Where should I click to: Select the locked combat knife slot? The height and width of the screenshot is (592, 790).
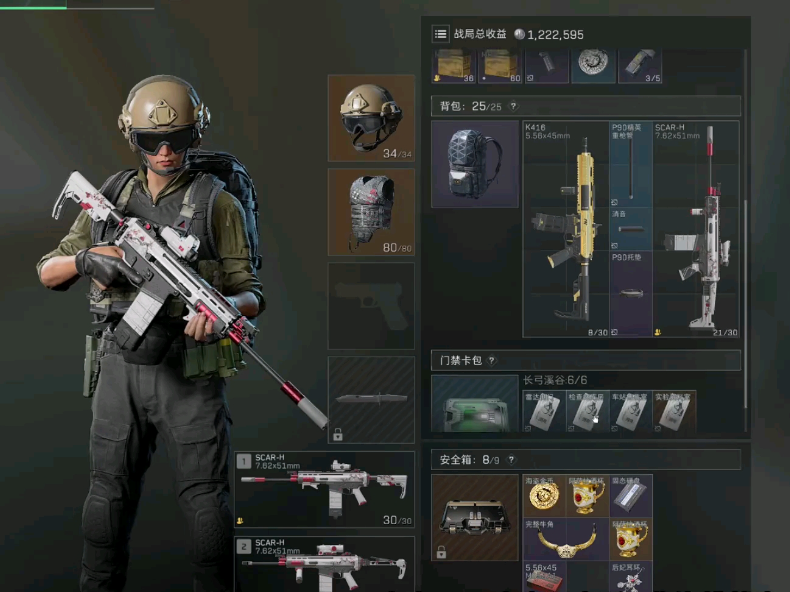click(x=371, y=399)
